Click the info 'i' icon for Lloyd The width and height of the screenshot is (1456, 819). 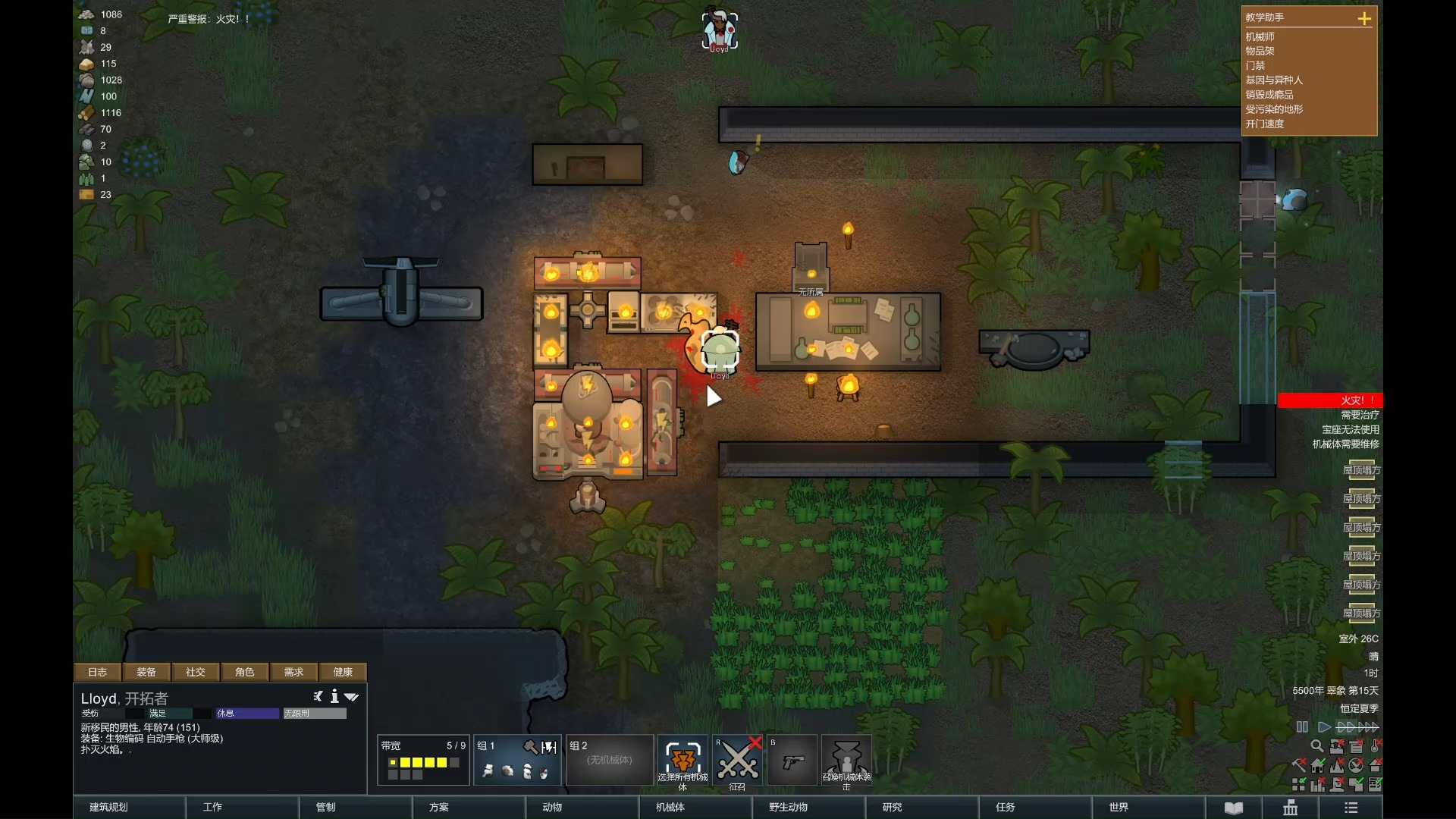[x=334, y=696]
